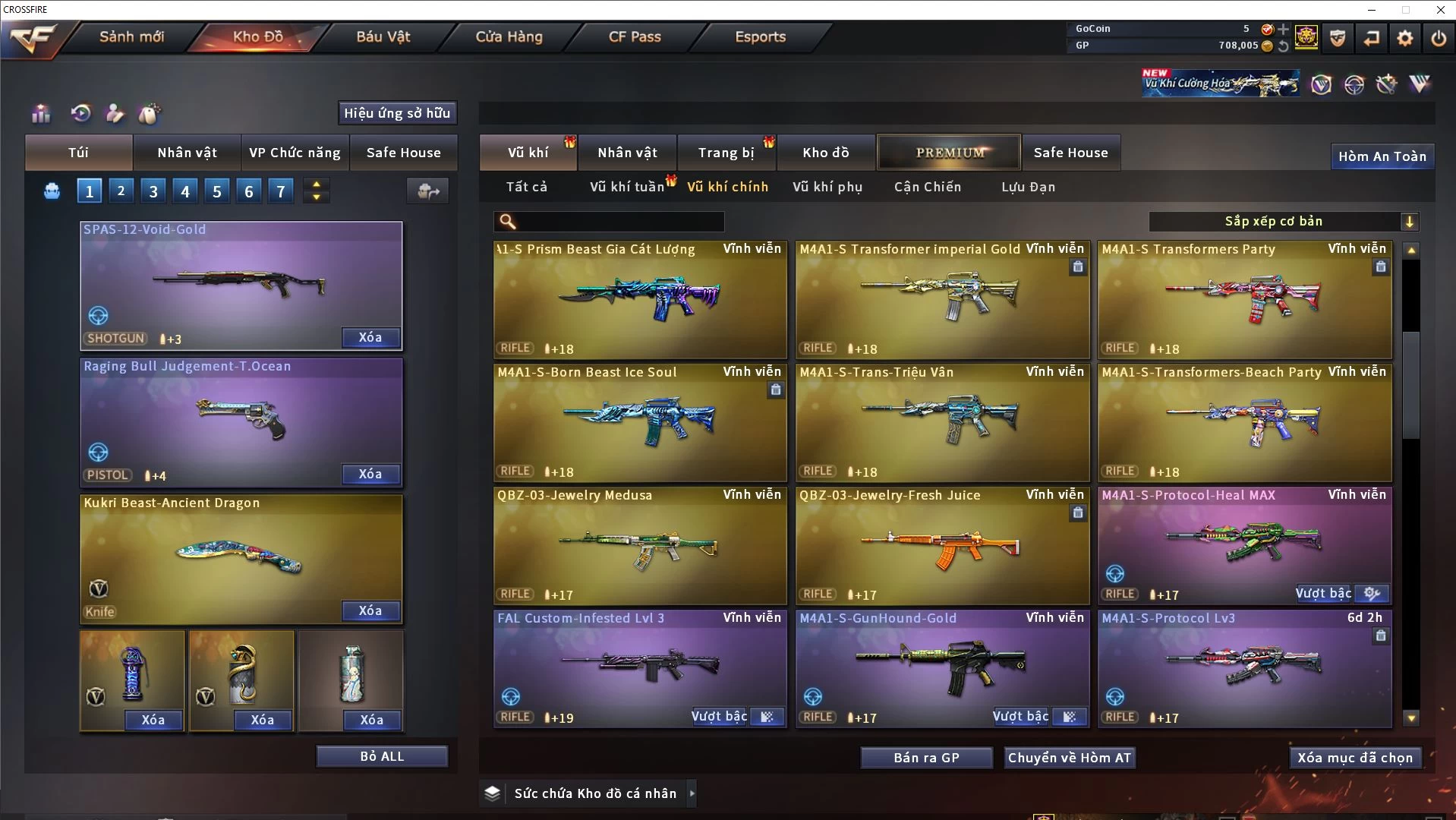Select bag page number 3
Viewport: 1456px width, 820px height.
[153, 191]
